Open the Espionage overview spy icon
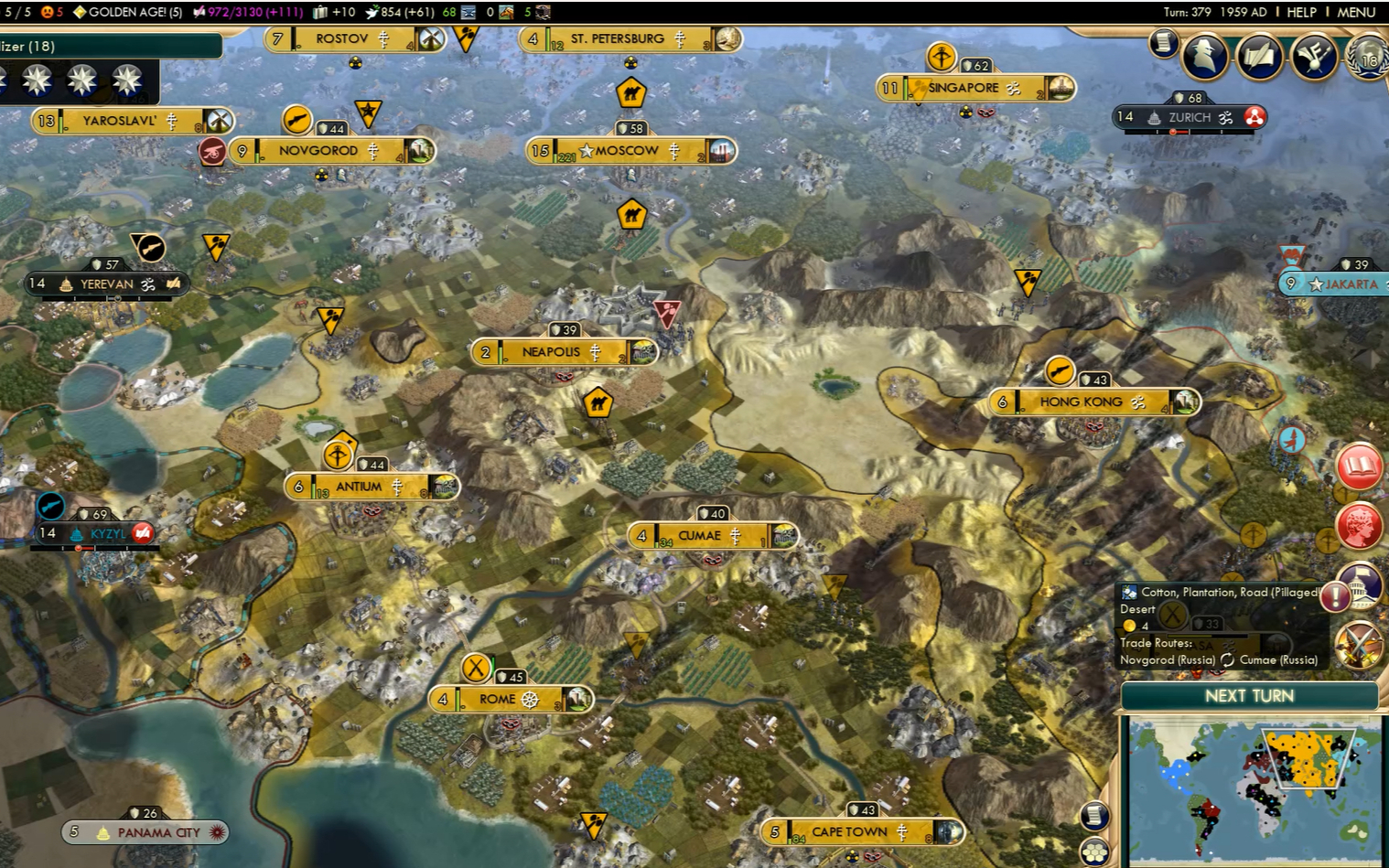1389x868 pixels. click(x=1204, y=57)
